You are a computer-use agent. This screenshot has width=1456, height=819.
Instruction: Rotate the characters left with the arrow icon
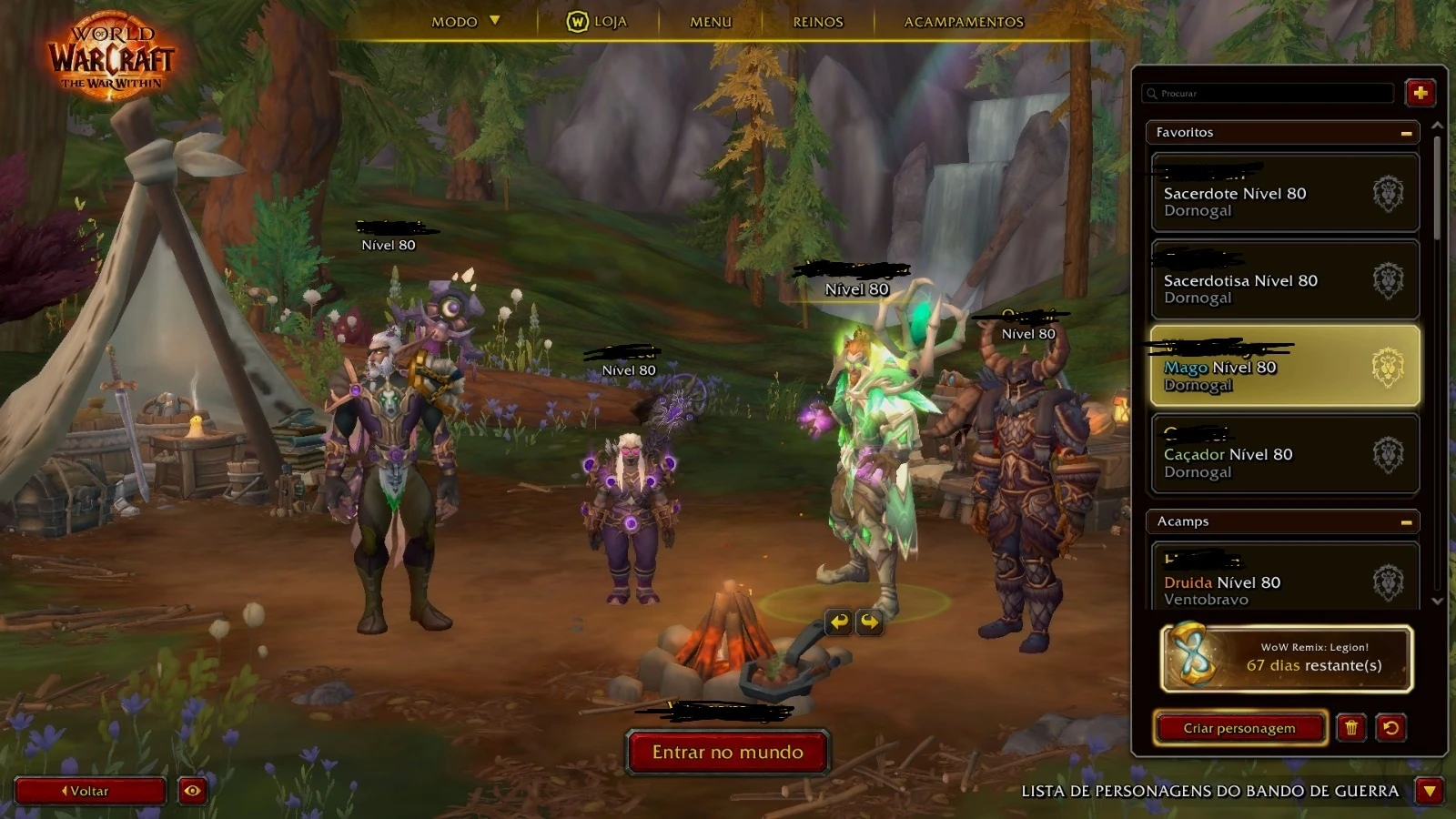click(x=838, y=622)
